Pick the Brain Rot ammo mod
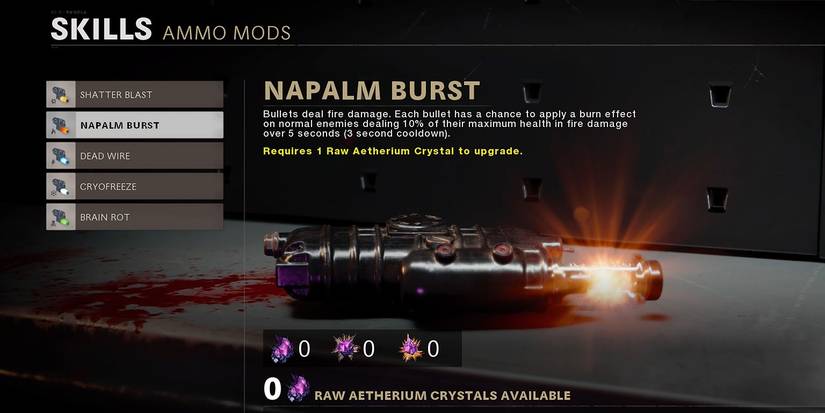This screenshot has height=413, width=825. [x=134, y=217]
